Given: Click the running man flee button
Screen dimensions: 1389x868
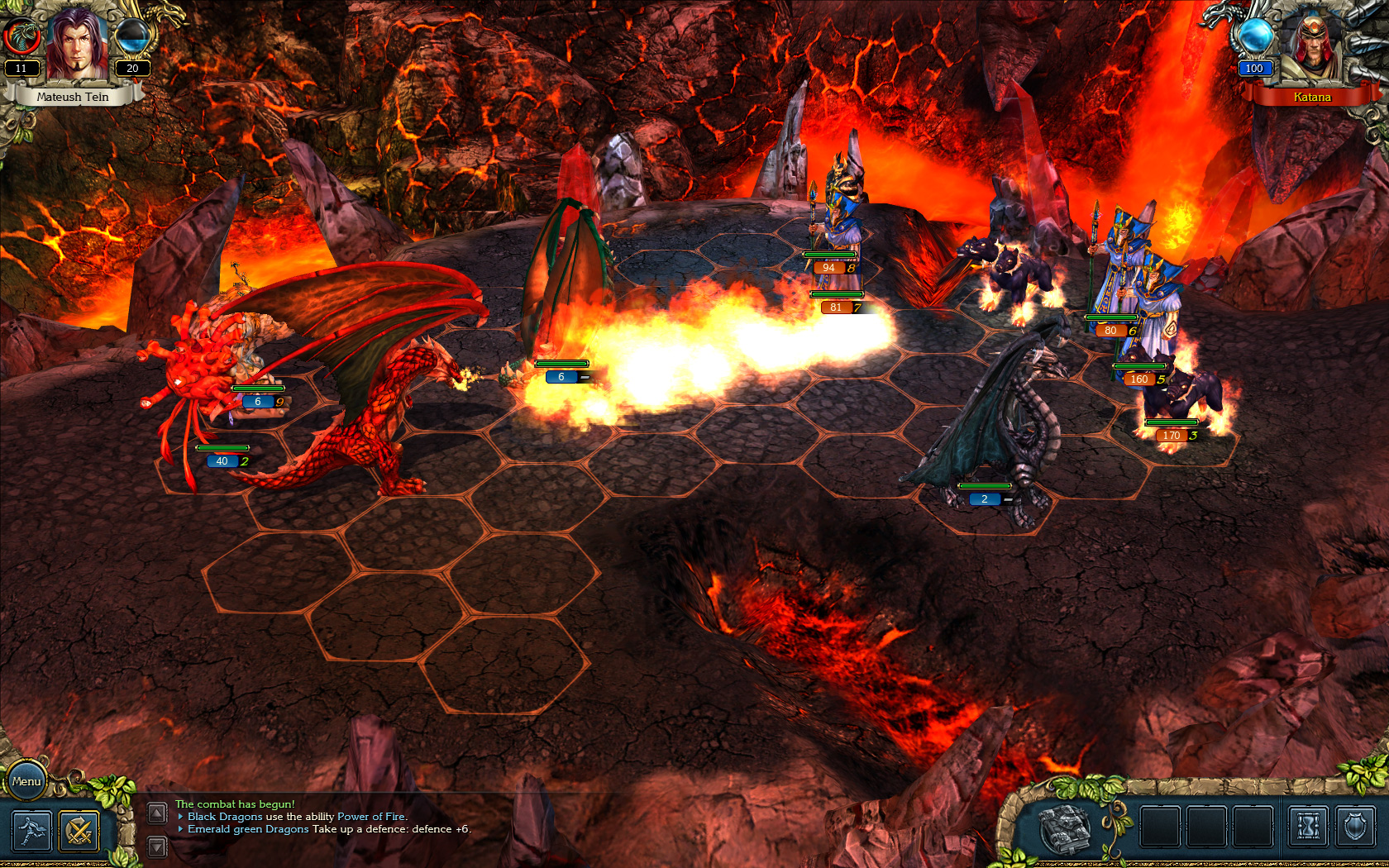Looking at the screenshot, I should 31,831.
